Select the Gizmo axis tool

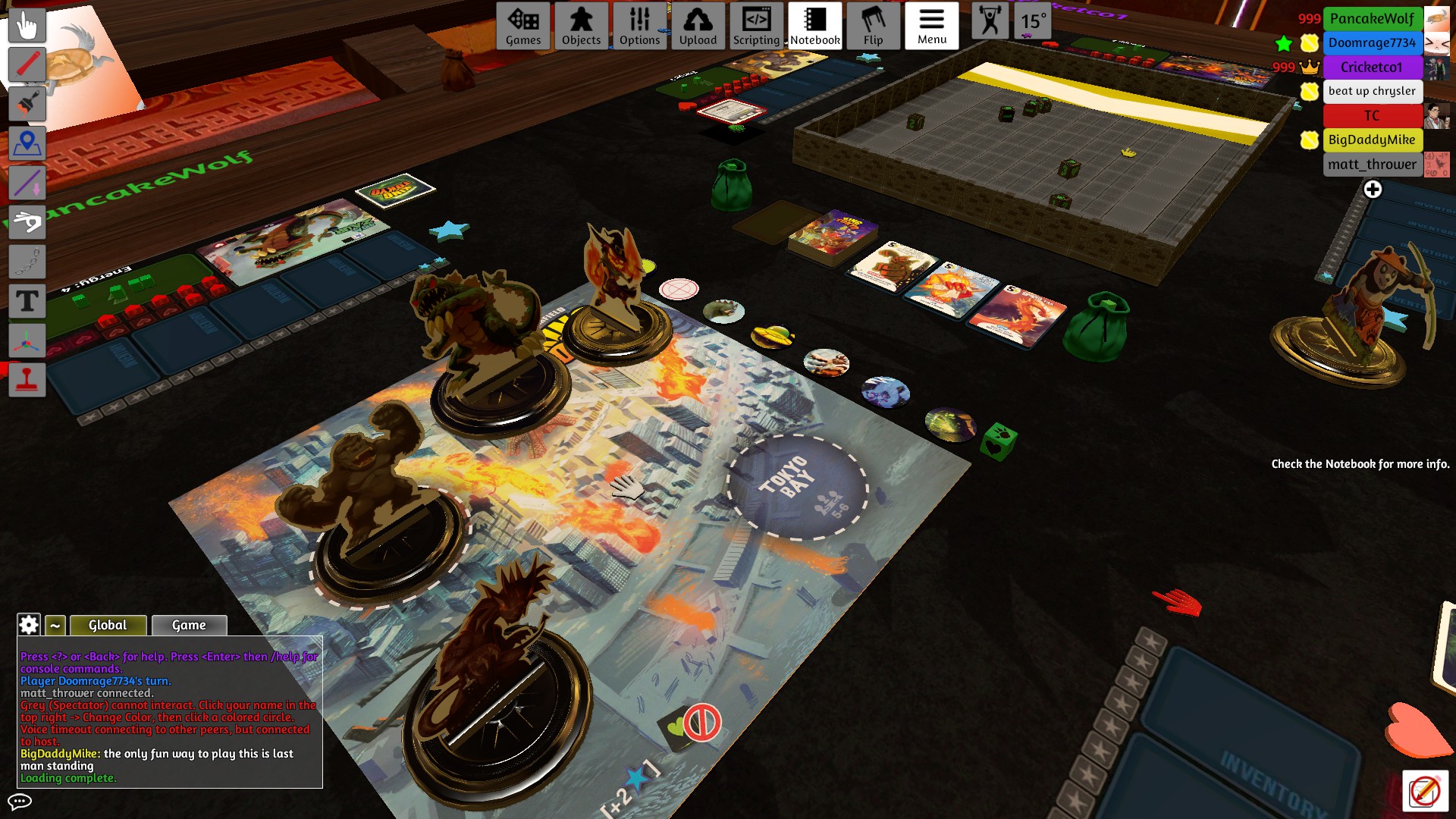click(x=27, y=340)
